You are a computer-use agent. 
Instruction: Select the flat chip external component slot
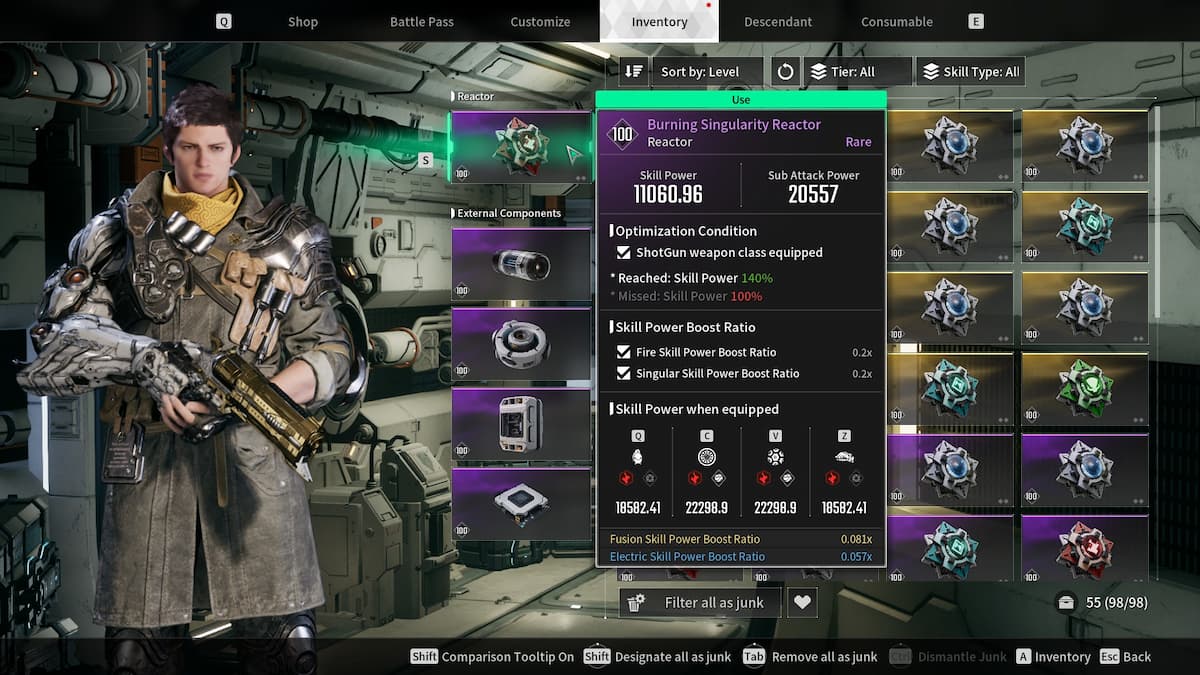click(x=521, y=504)
